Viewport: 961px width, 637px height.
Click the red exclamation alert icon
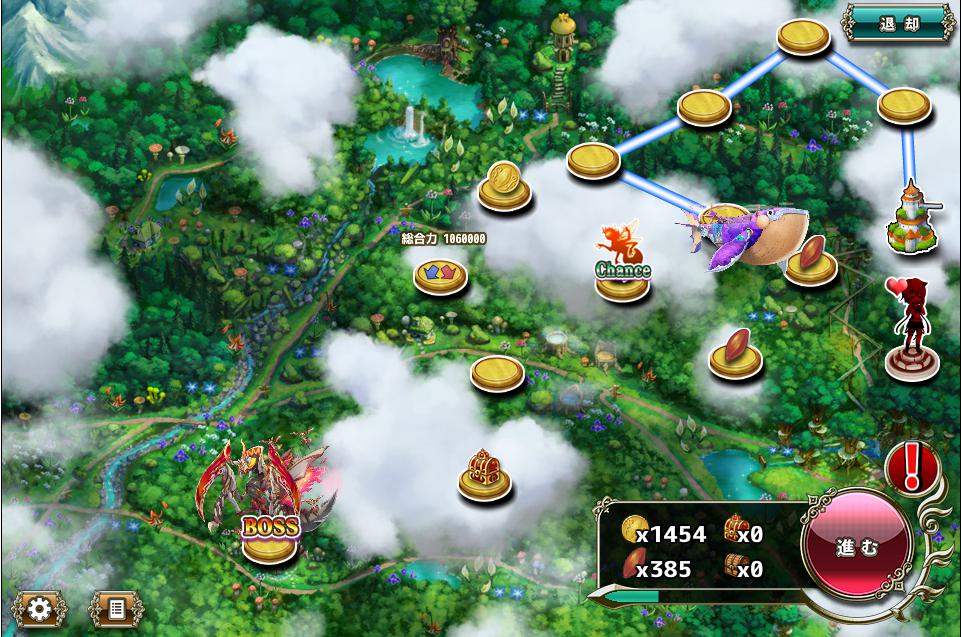tap(911, 466)
